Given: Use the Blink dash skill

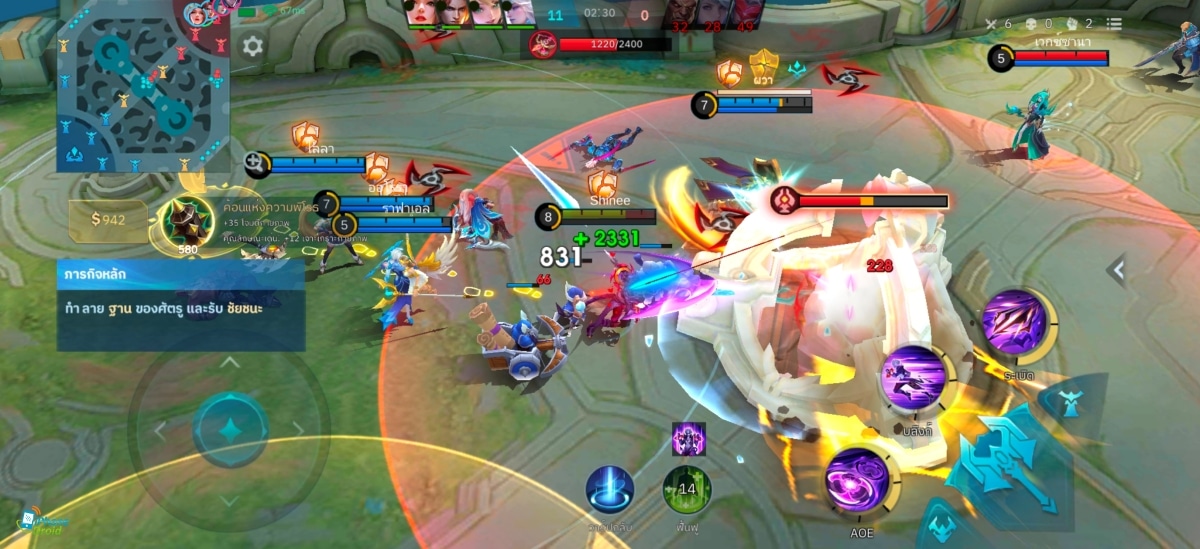Looking at the screenshot, I should coord(913,379).
